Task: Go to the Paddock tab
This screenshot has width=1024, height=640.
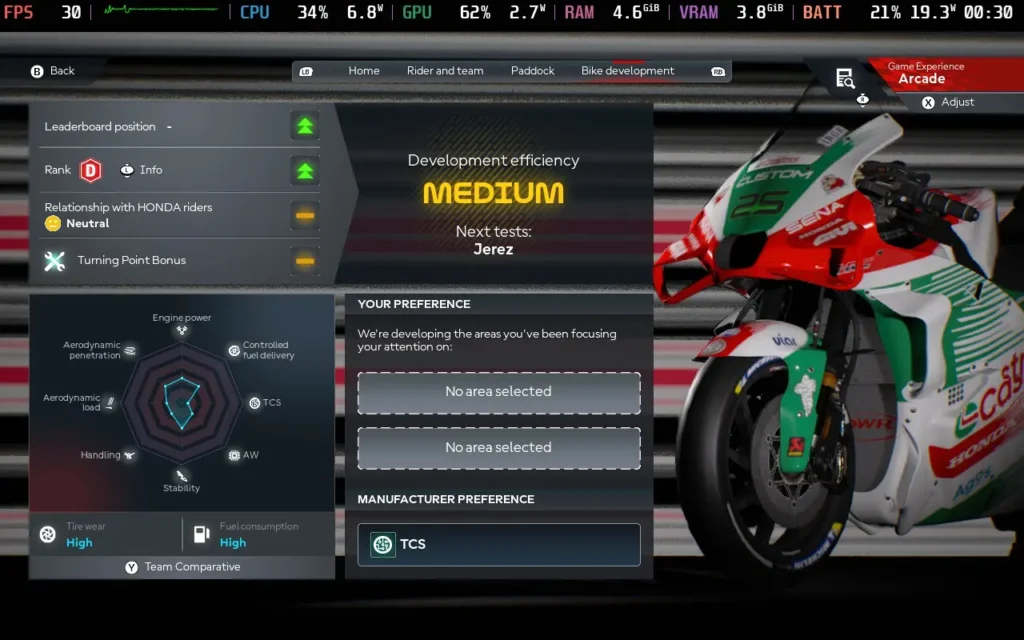Action: pos(532,71)
